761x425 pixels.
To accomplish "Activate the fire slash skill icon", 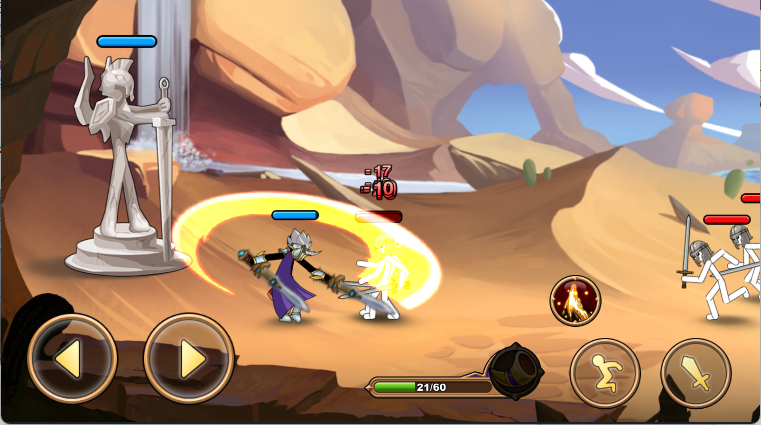I will pos(575,300).
